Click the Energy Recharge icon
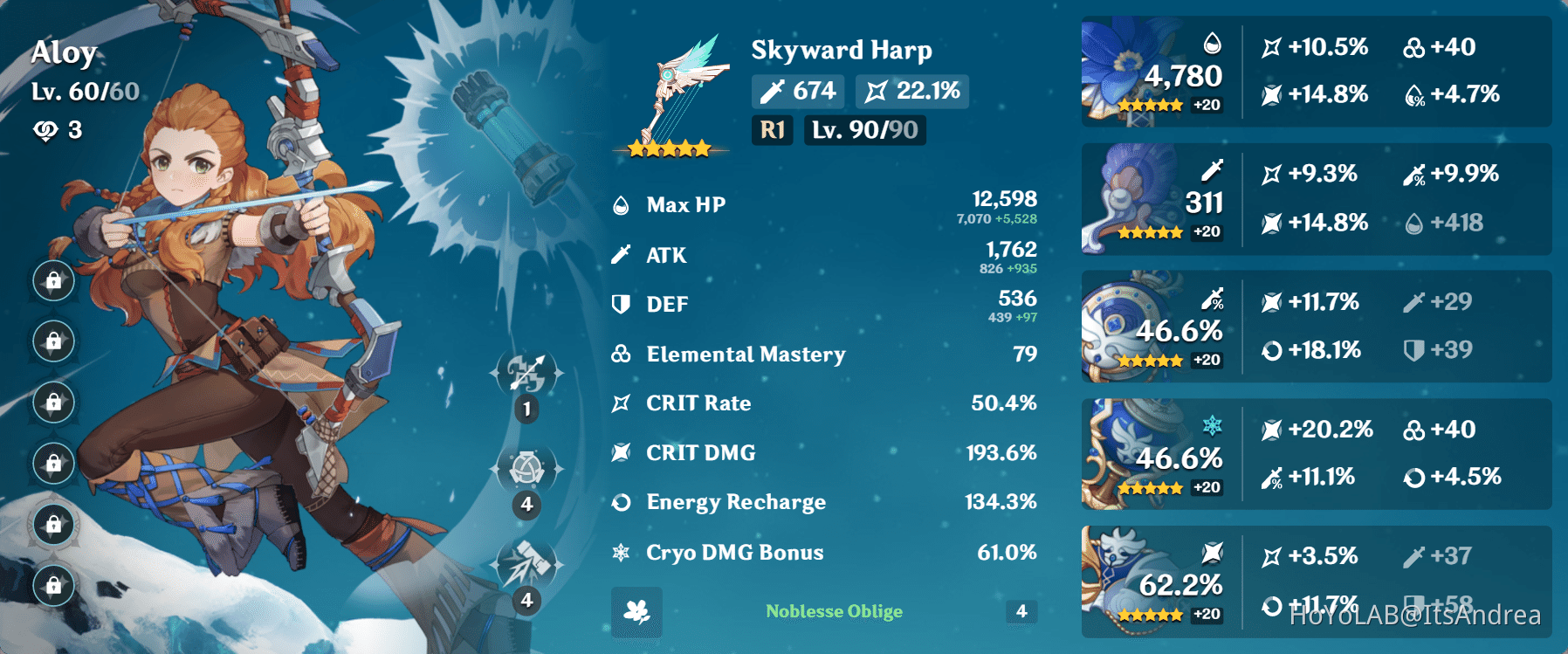The height and width of the screenshot is (654, 1568). (x=621, y=502)
